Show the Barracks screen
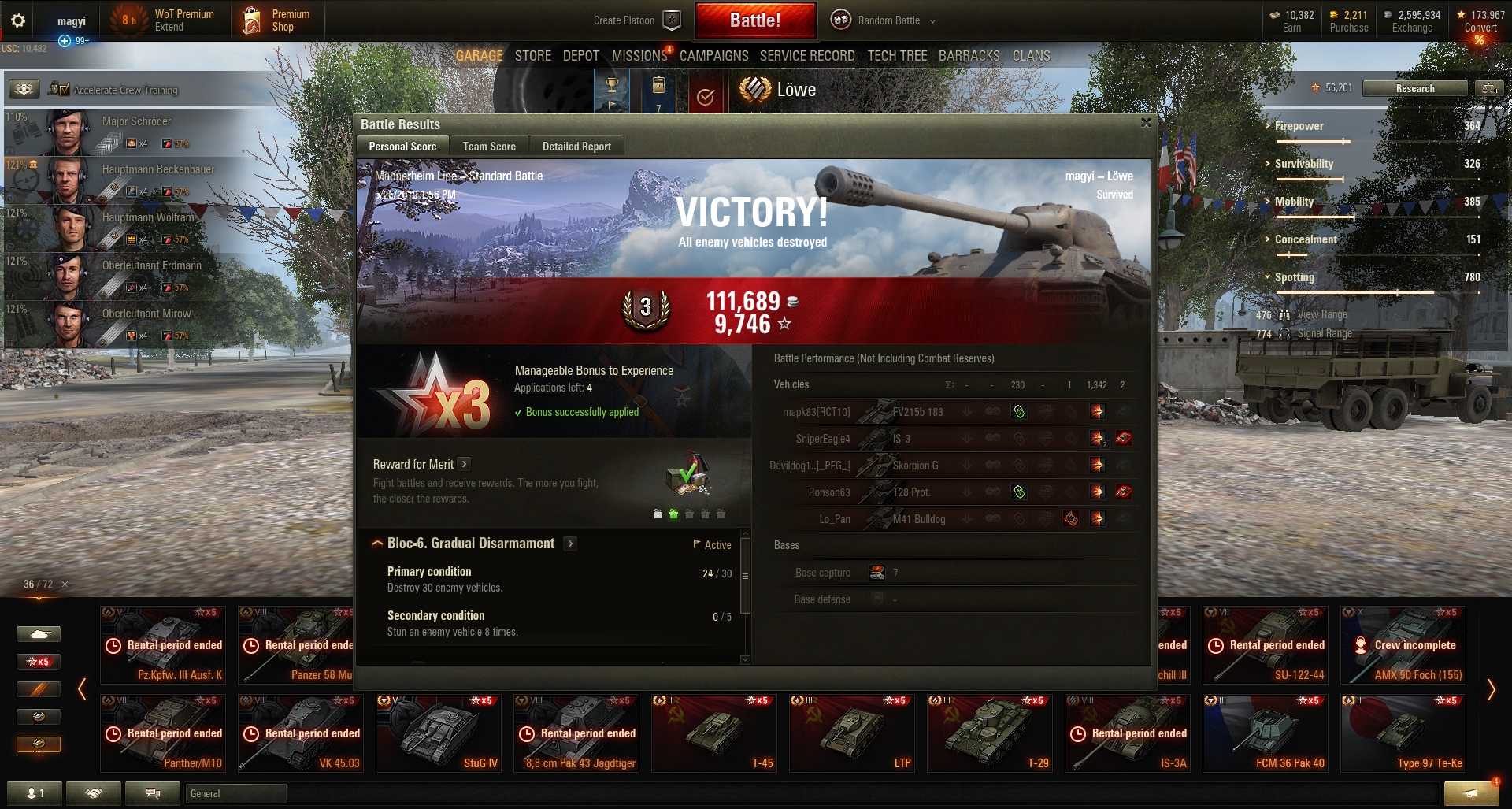Screen dimensions: 1512x809 [969, 56]
